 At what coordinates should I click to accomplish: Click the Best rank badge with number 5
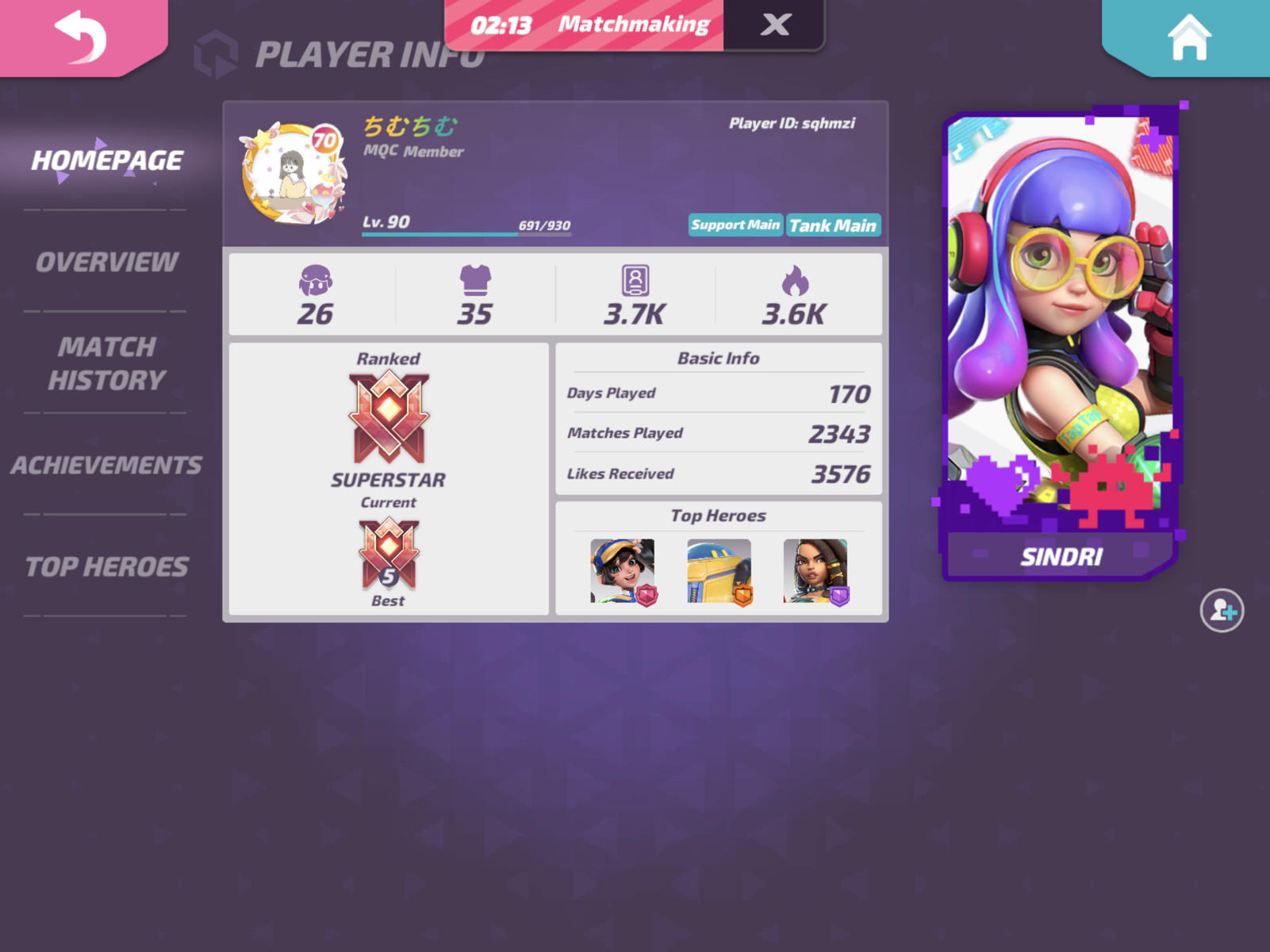[x=388, y=555]
